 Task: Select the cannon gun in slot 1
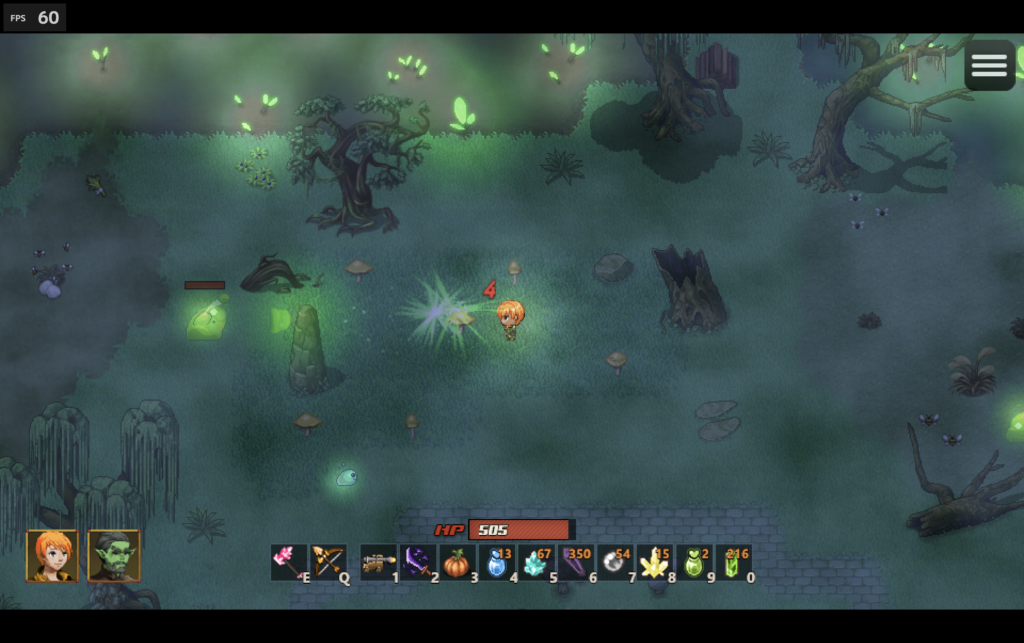tap(378, 562)
